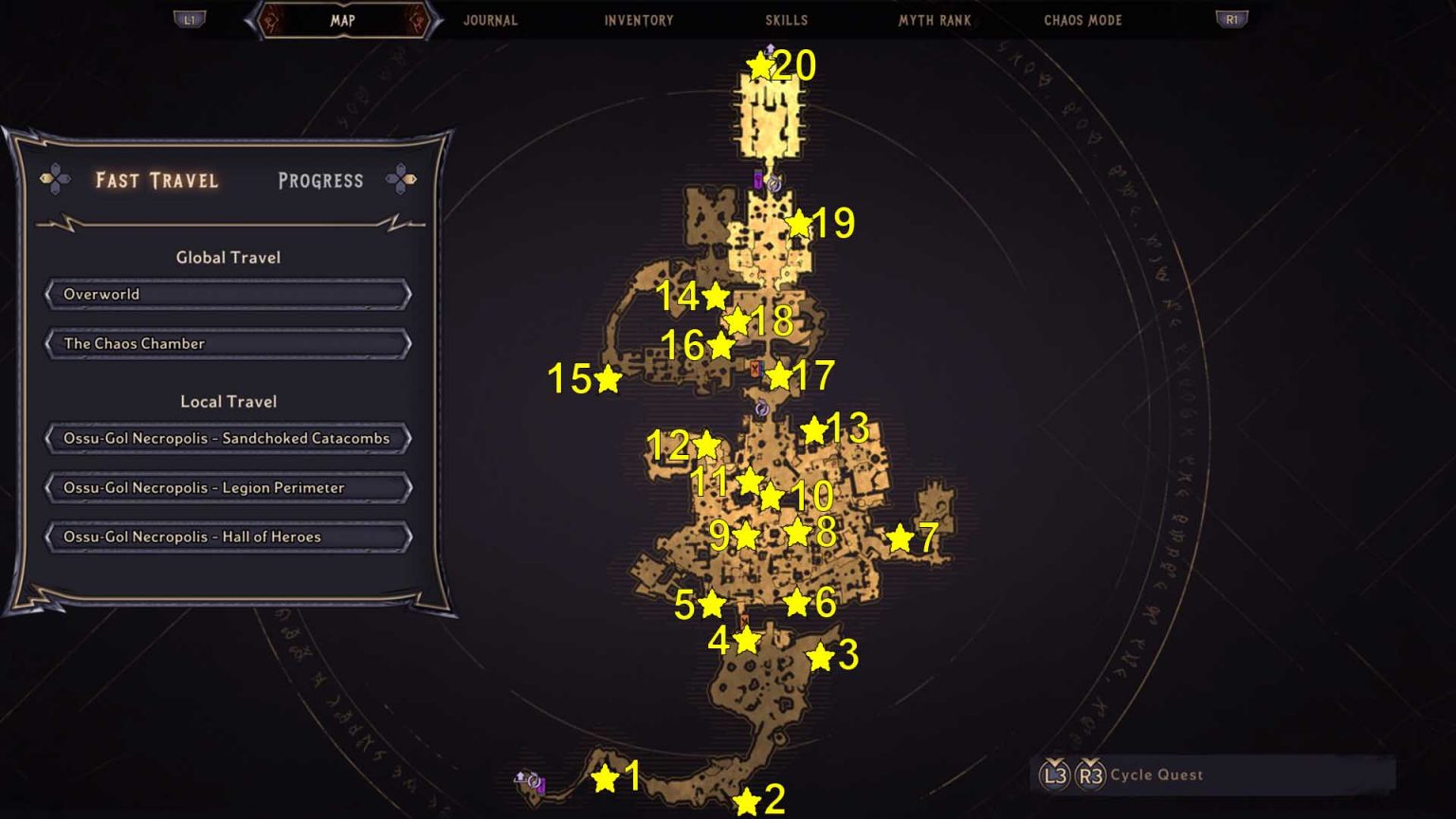The image size is (1456, 819).
Task: Select star marker number 19
Action: click(x=799, y=224)
